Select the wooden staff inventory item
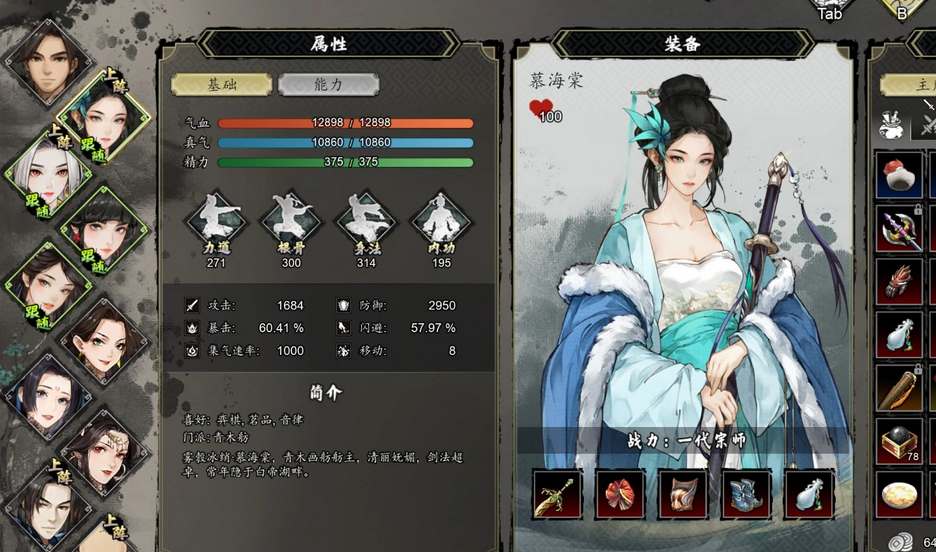The width and height of the screenshot is (936, 552). click(899, 389)
